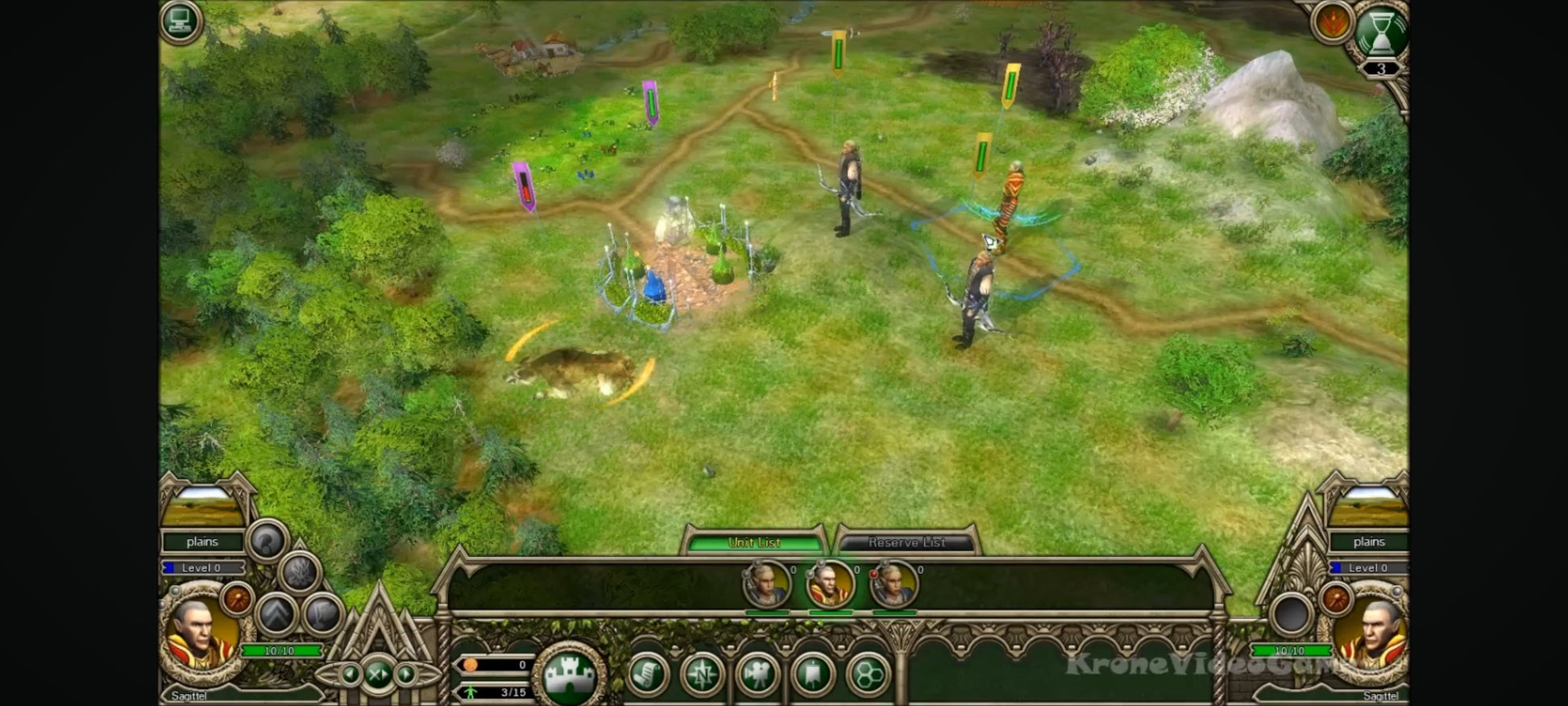The width and height of the screenshot is (1568, 706).
Task: Select the red-robed elf in unit list
Action: 830,584
